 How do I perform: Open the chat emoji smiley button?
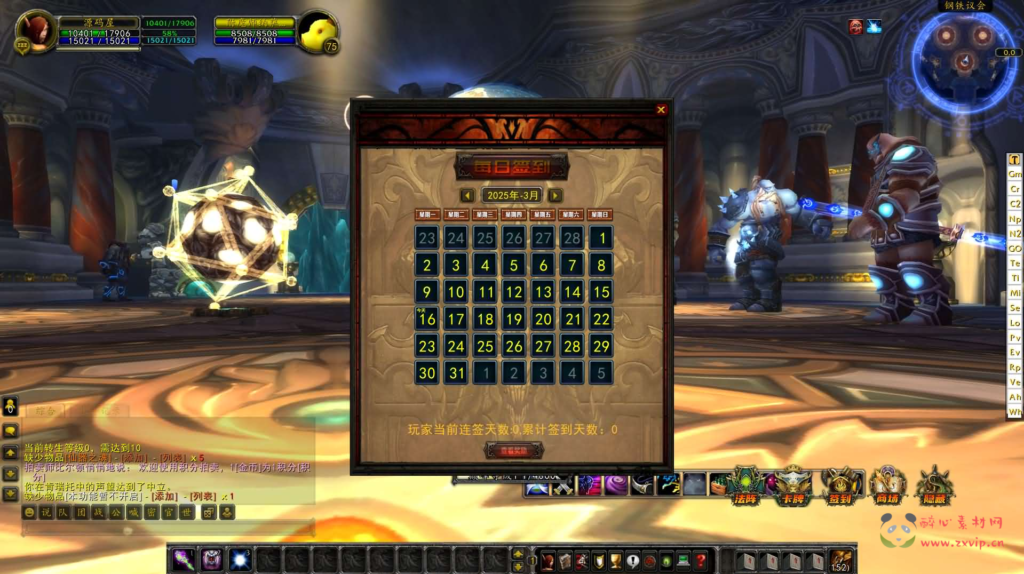pyautogui.click(x=29, y=512)
